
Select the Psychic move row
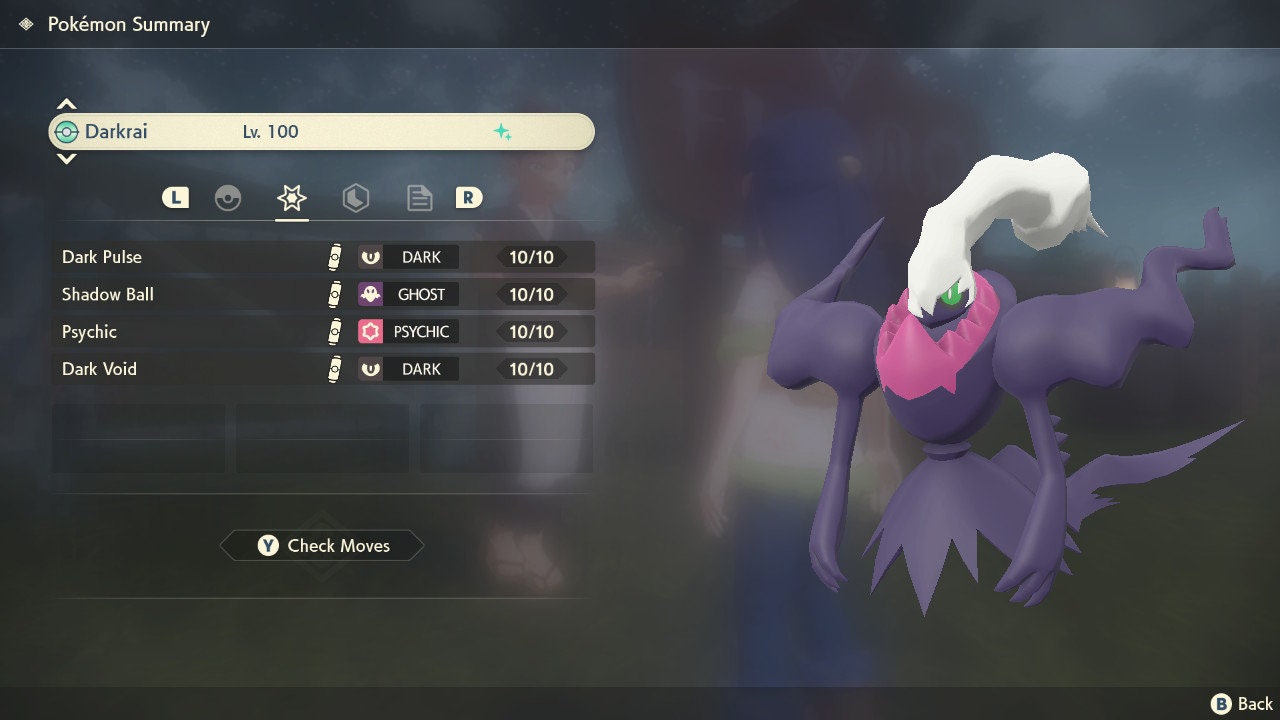[322, 332]
